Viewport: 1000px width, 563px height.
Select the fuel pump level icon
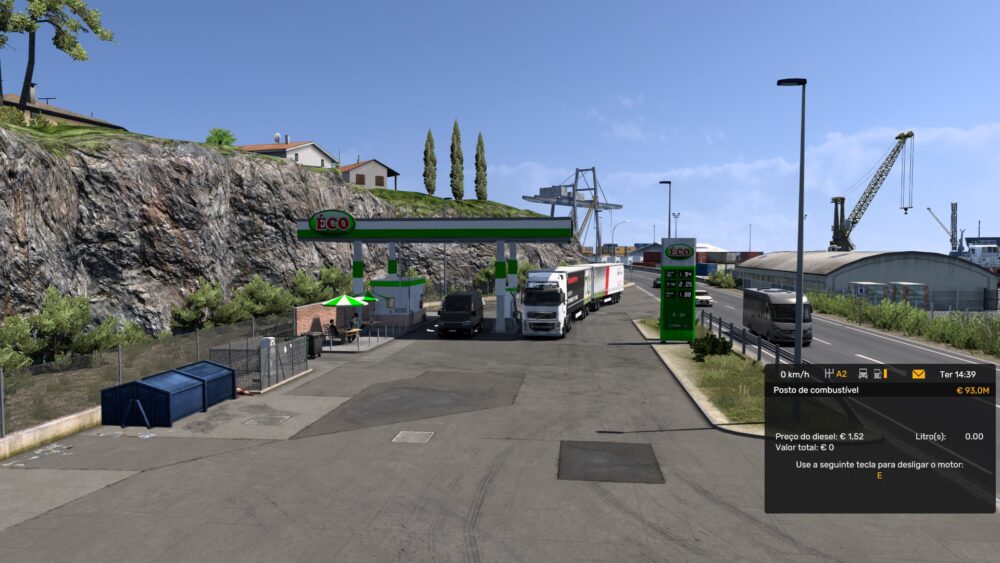tap(880, 374)
